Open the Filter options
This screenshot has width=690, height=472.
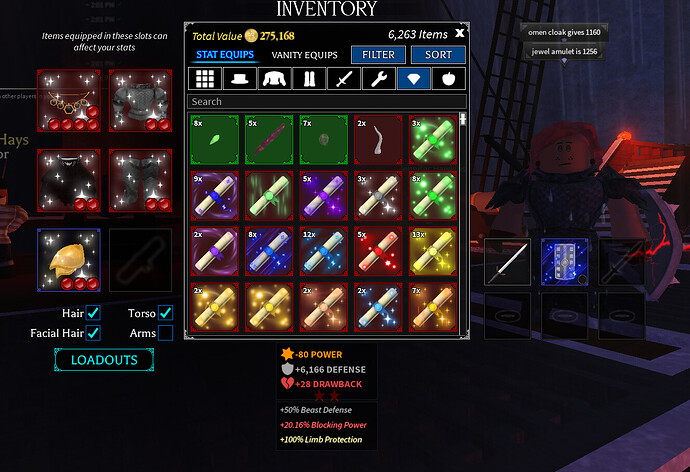click(x=378, y=55)
